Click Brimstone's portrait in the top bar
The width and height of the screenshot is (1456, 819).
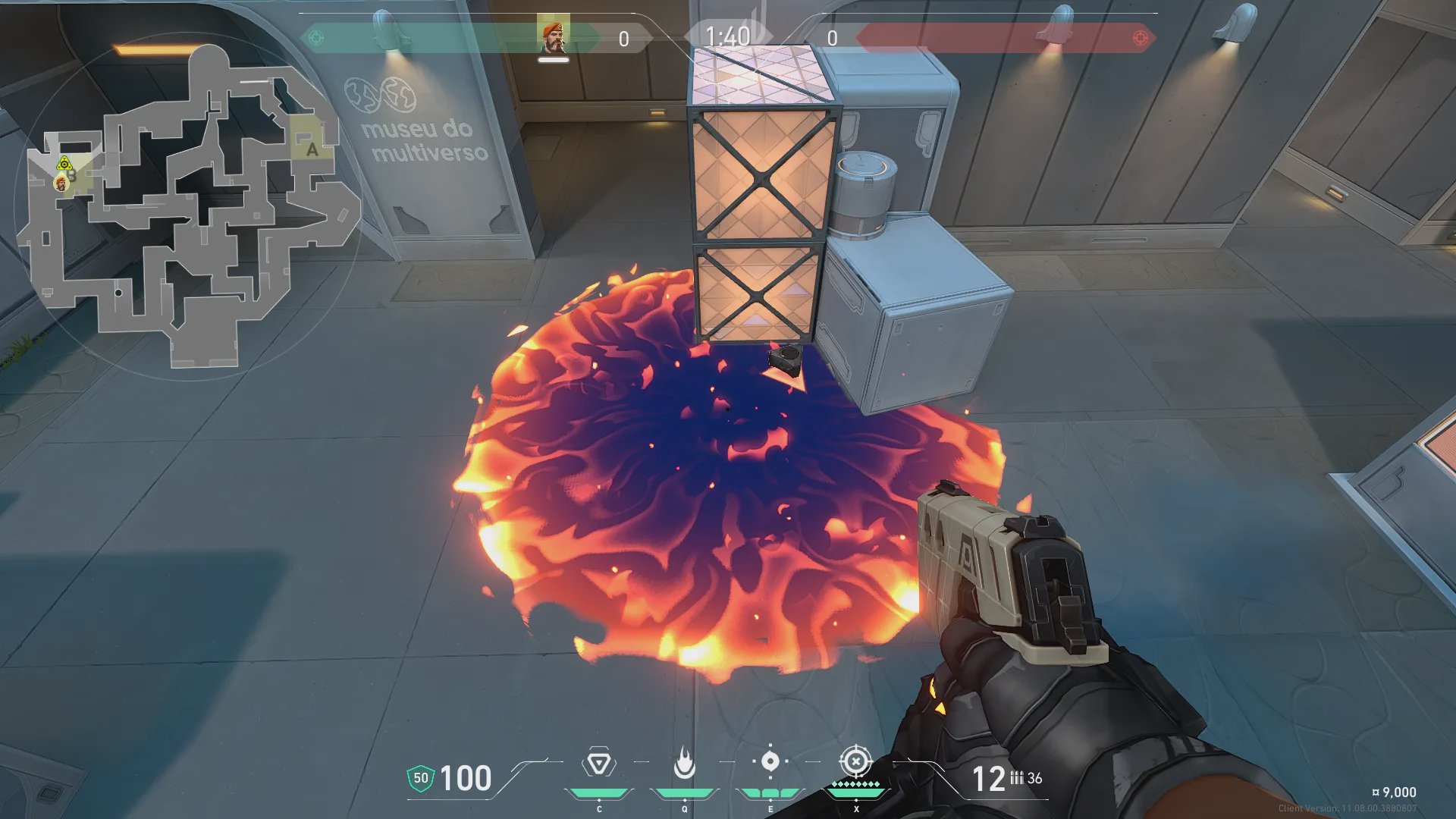click(554, 36)
